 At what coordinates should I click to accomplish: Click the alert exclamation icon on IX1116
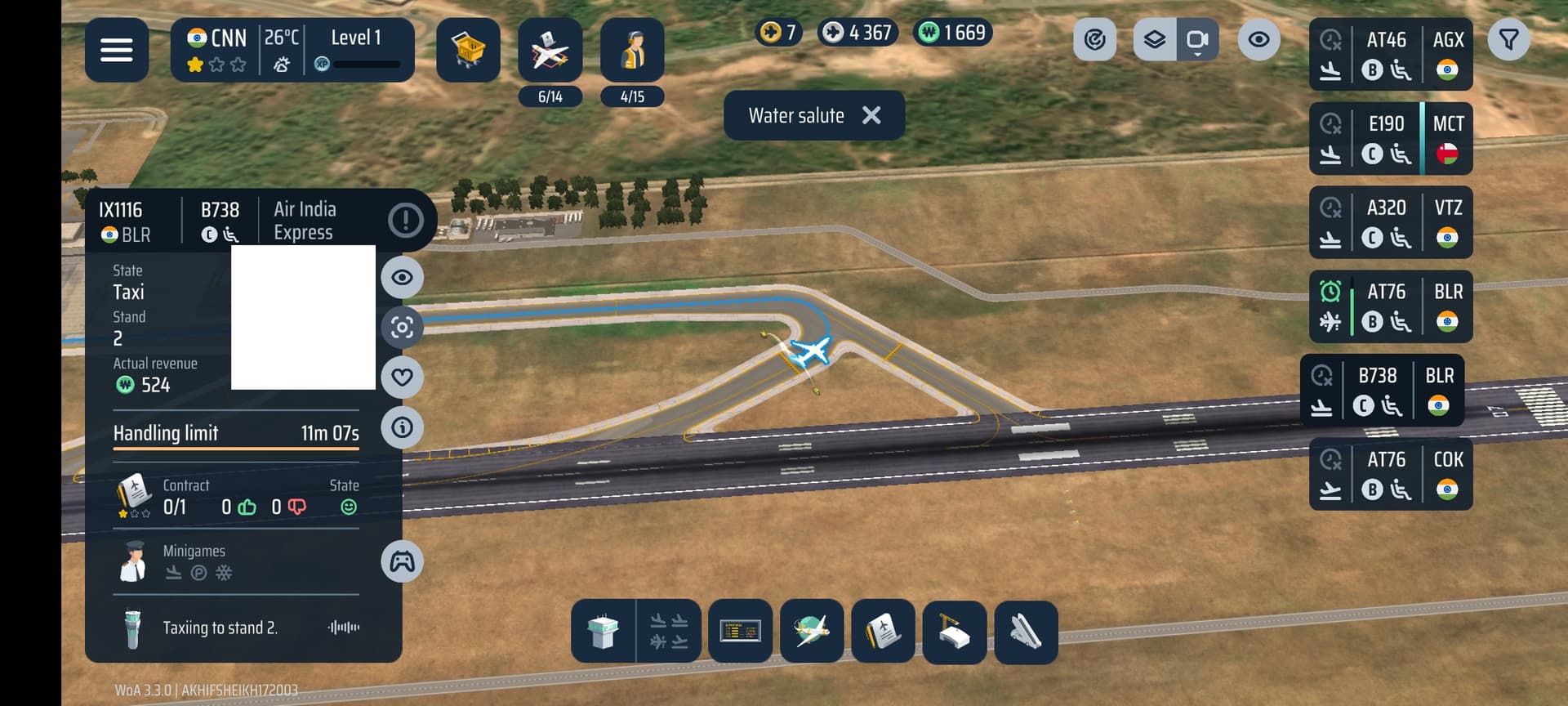tap(405, 220)
